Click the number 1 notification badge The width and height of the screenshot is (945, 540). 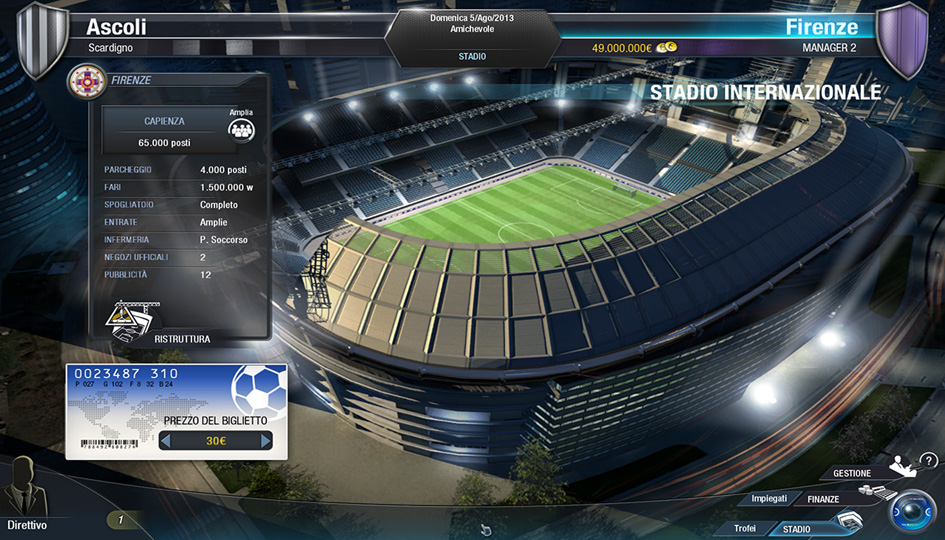coord(121,519)
